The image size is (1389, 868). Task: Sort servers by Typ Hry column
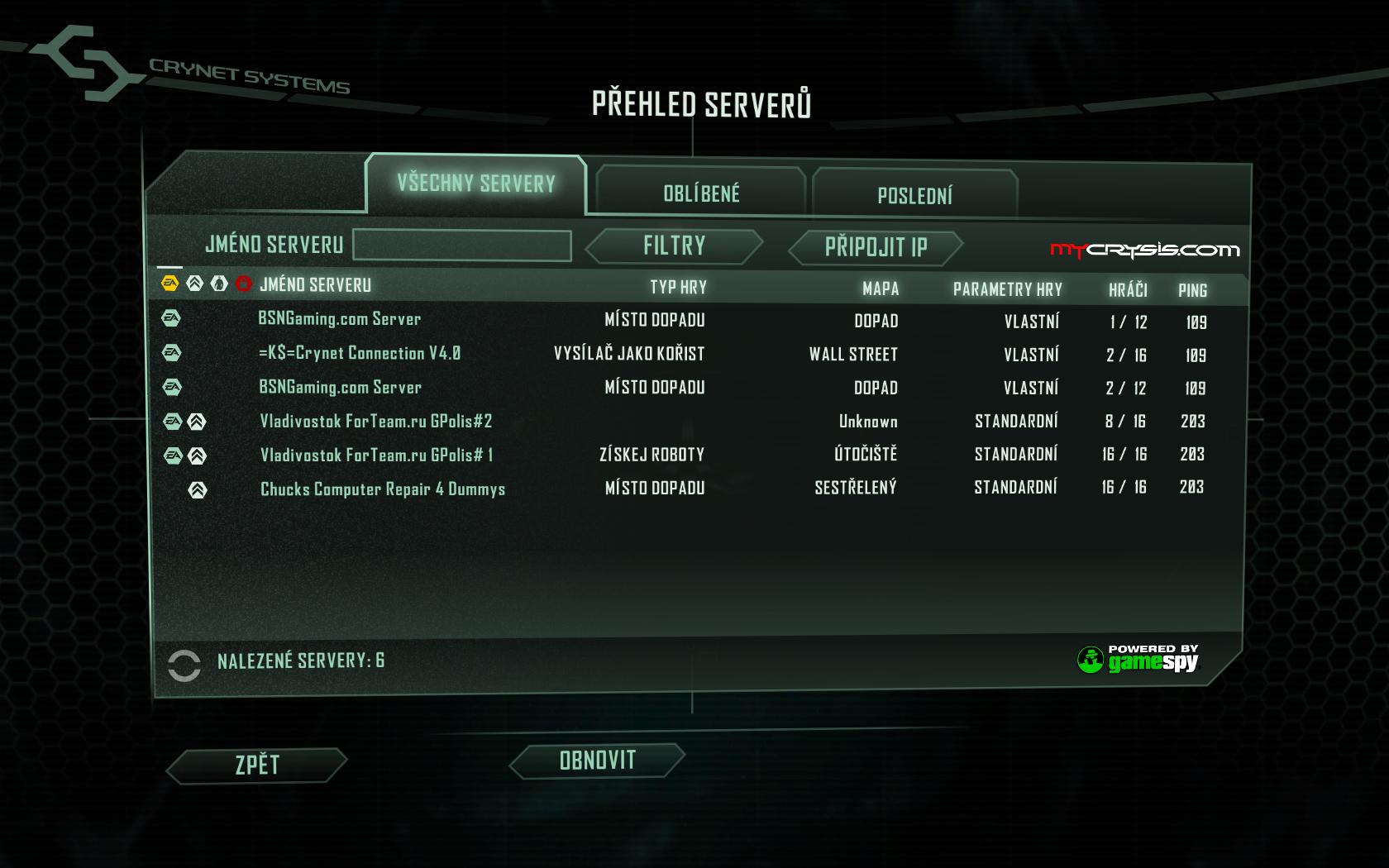click(678, 287)
